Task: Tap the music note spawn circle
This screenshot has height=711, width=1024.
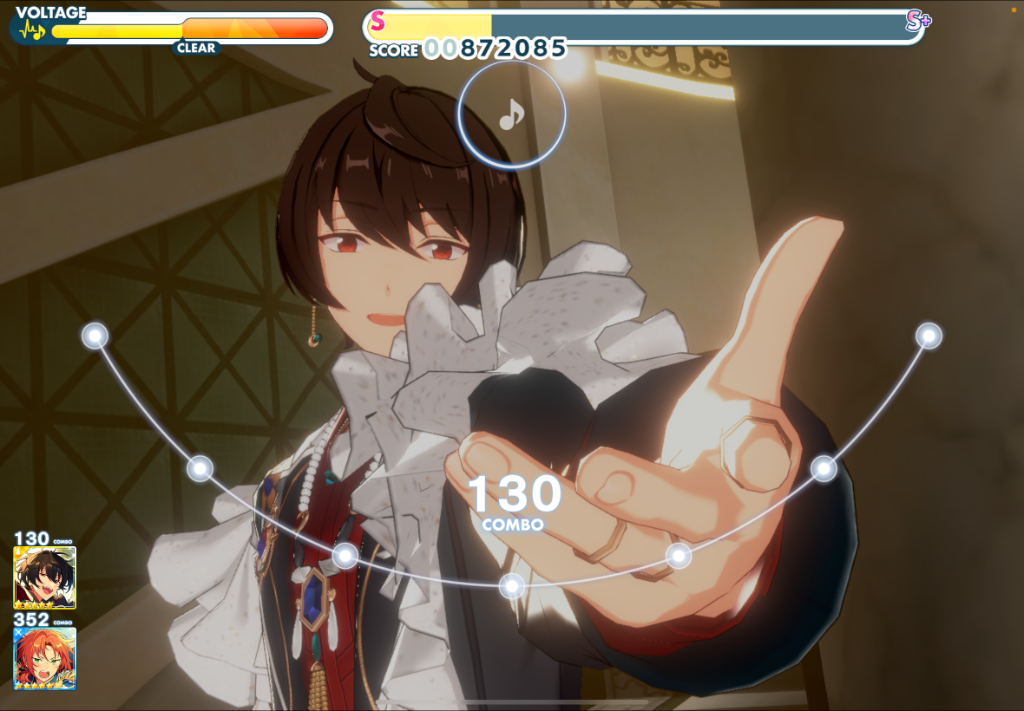Action: pyautogui.click(x=512, y=116)
